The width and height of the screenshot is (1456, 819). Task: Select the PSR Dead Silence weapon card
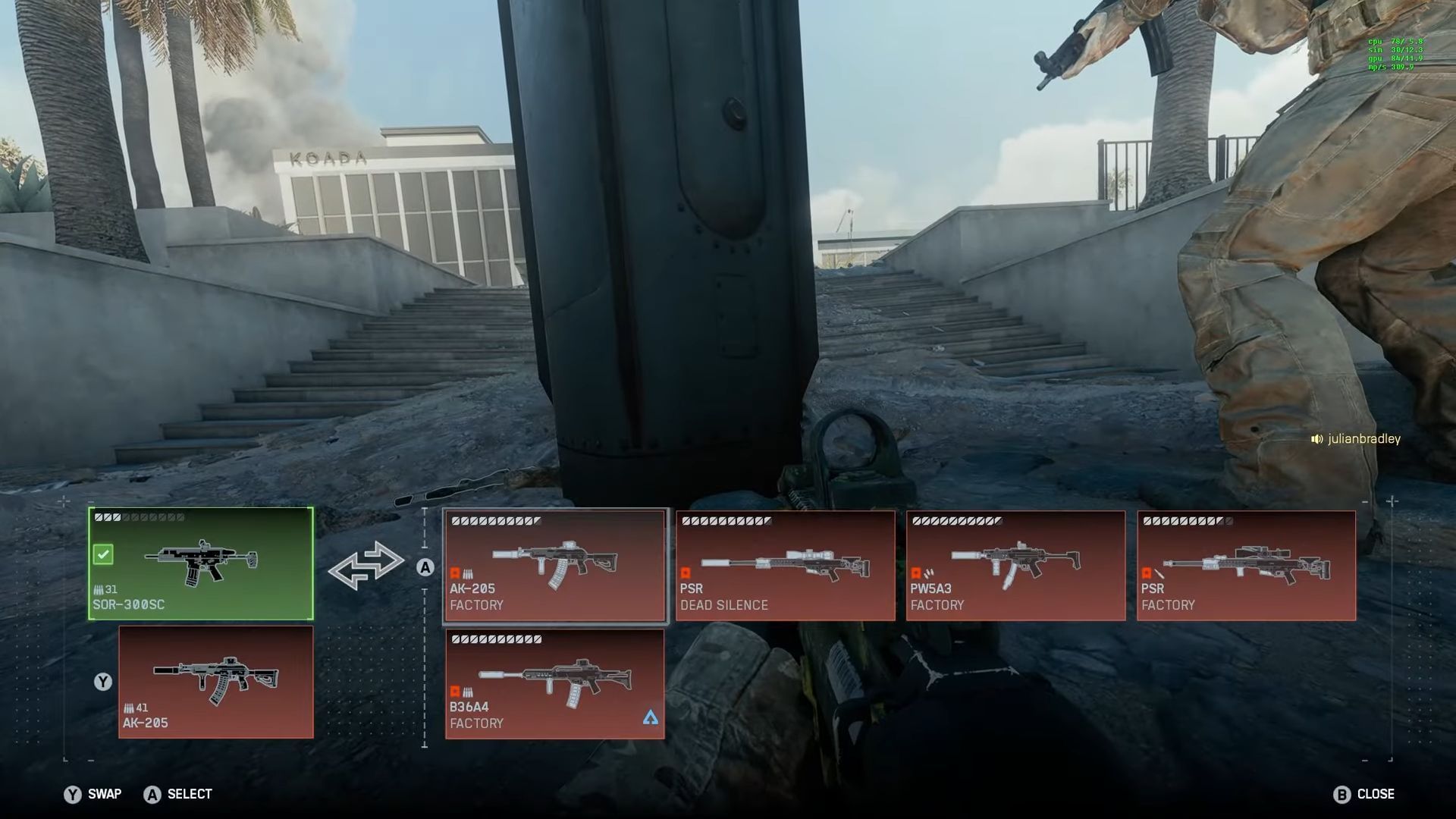click(785, 565)
